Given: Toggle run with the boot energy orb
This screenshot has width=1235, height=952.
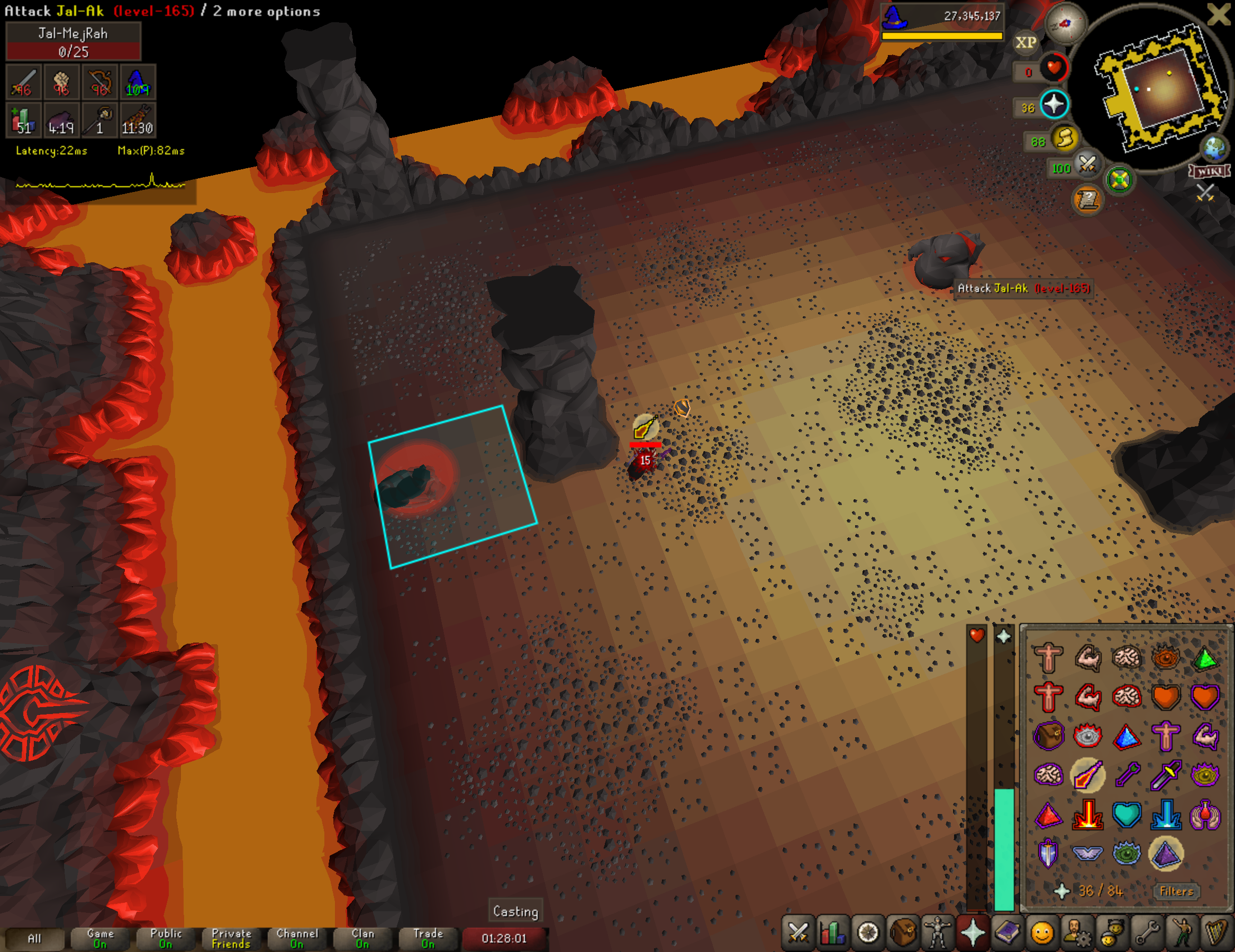Looking at the screenshot, I should pos(1065,138).
